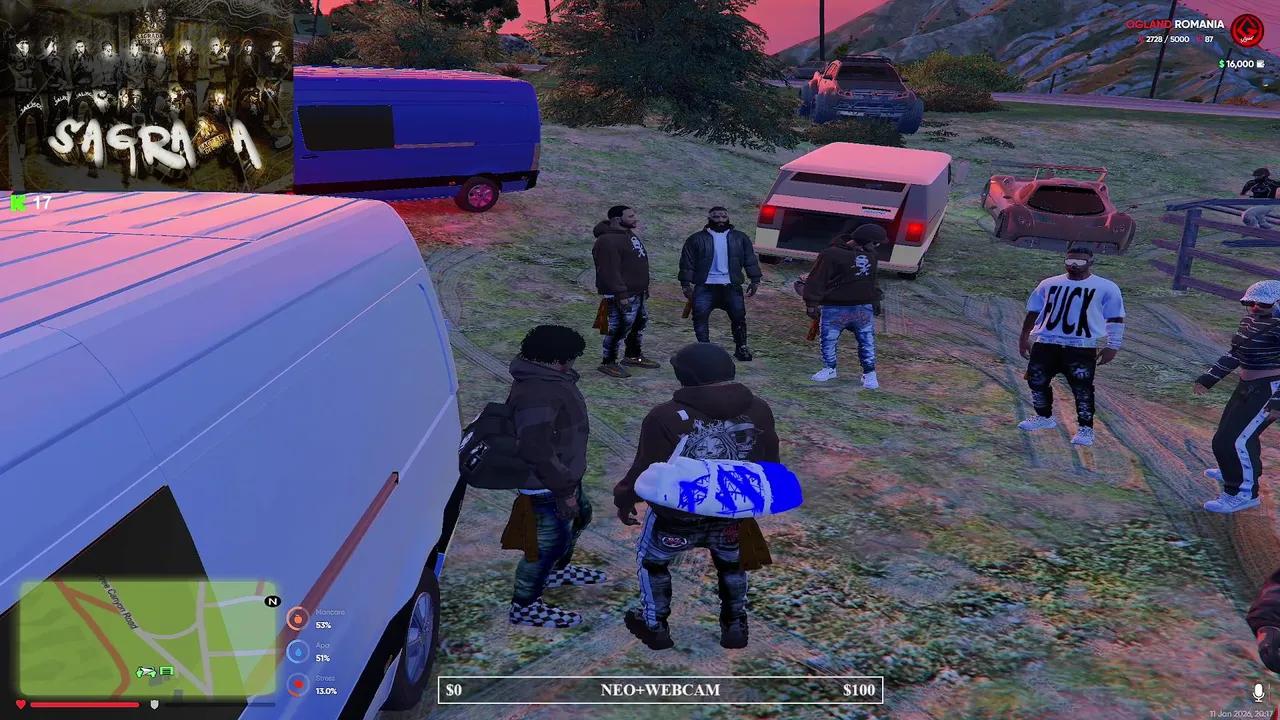Viewport: 1280px width, 720px height.
Task: Click the green K counter icon
Action: click(x=18, y=203)
